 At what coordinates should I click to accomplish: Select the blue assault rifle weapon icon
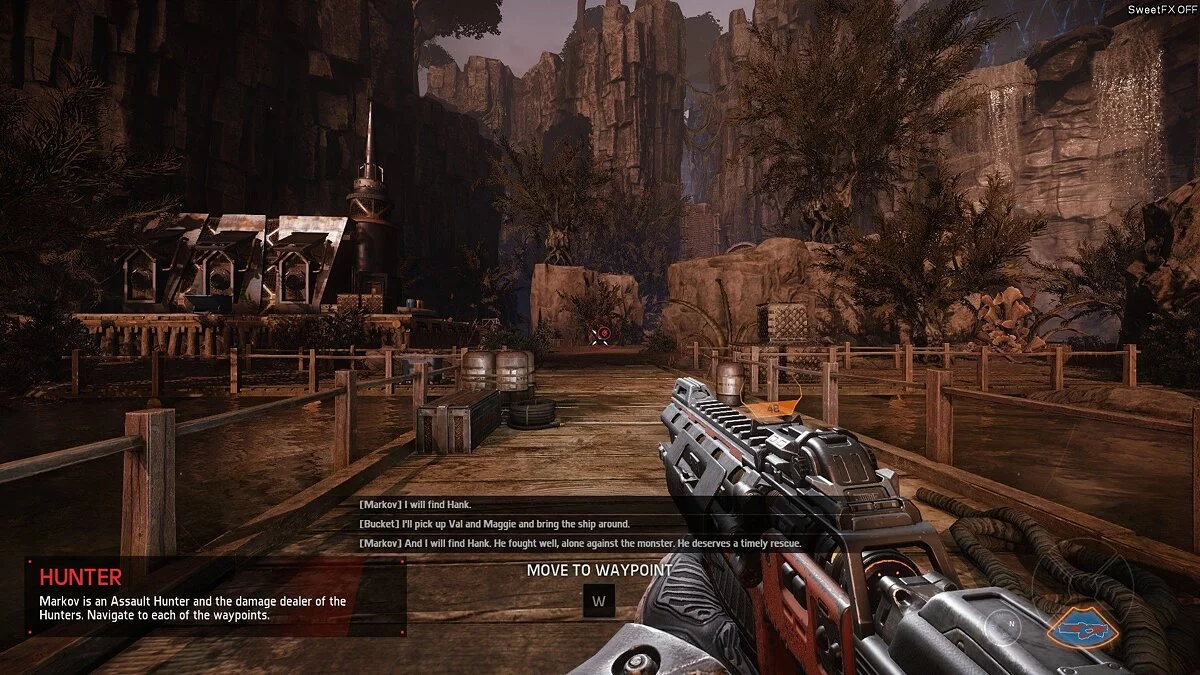1082,629
